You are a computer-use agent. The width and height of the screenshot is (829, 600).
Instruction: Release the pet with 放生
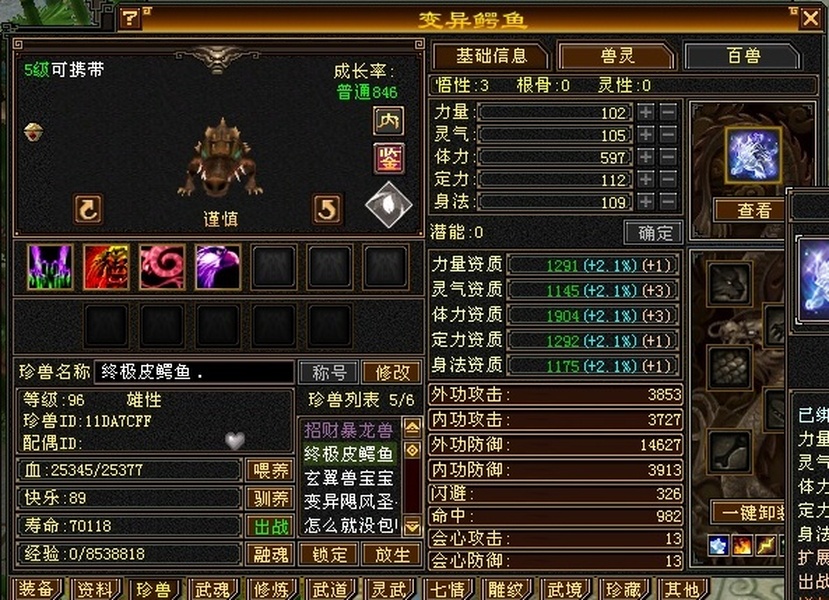pyautogui.click(x=390, y=554)
